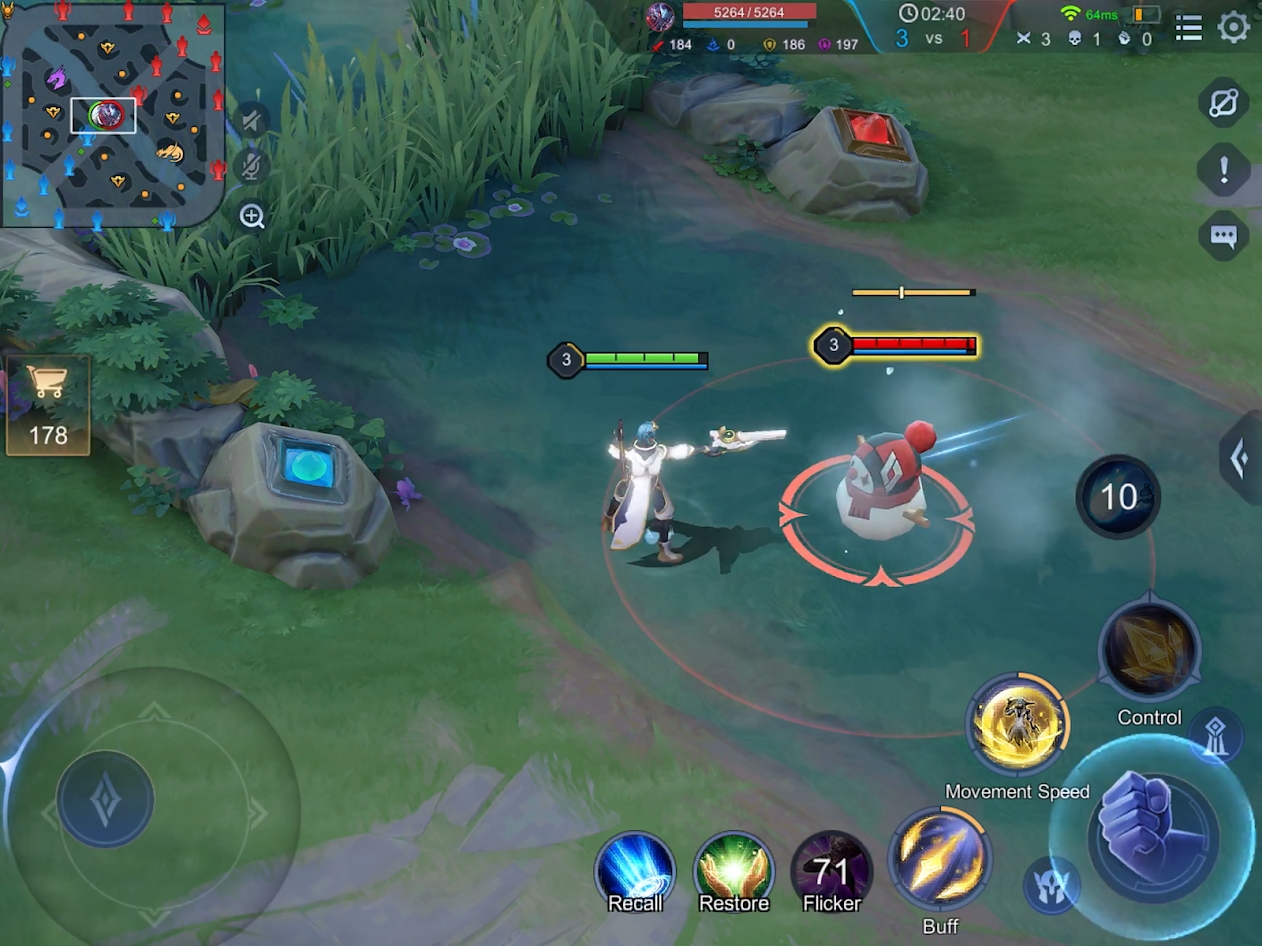
Task: Activate the Recall spell
Action: pyautogui.click(x=635, y=872)
